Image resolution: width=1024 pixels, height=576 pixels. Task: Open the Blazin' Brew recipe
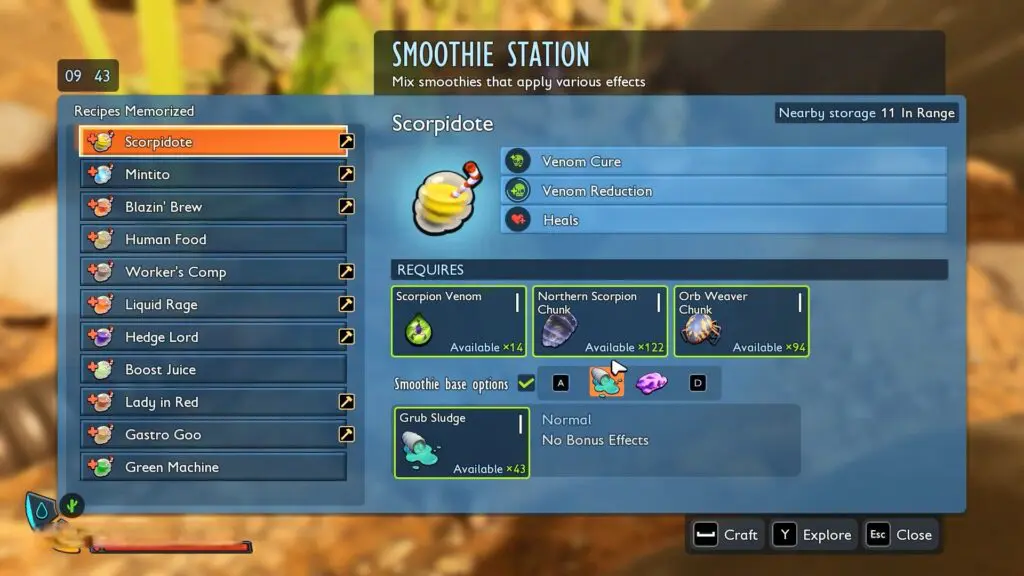(213, 207)
